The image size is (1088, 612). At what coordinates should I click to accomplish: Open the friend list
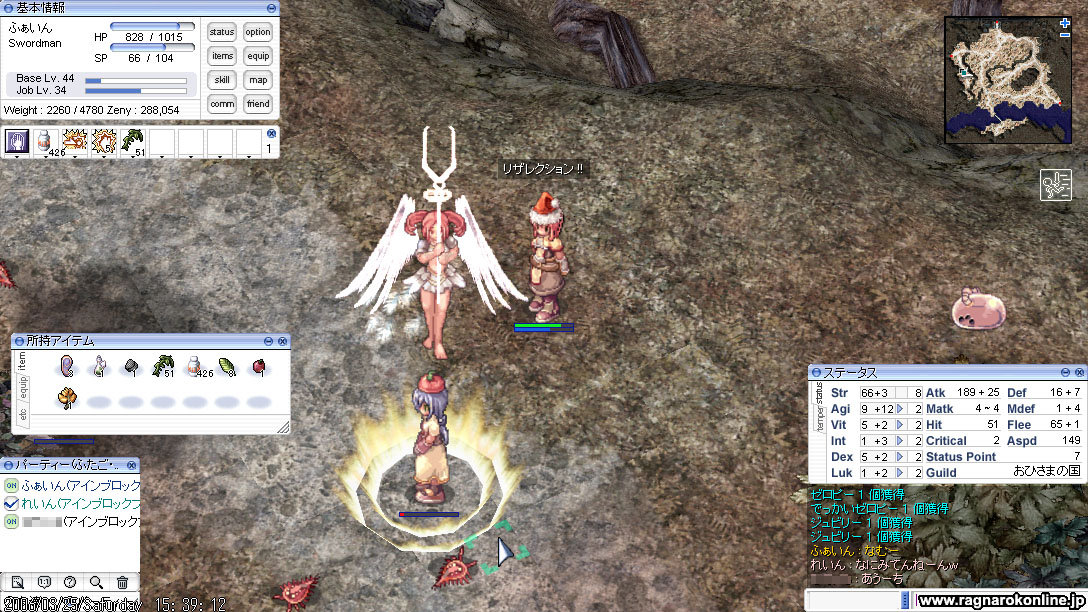(258, 104)
